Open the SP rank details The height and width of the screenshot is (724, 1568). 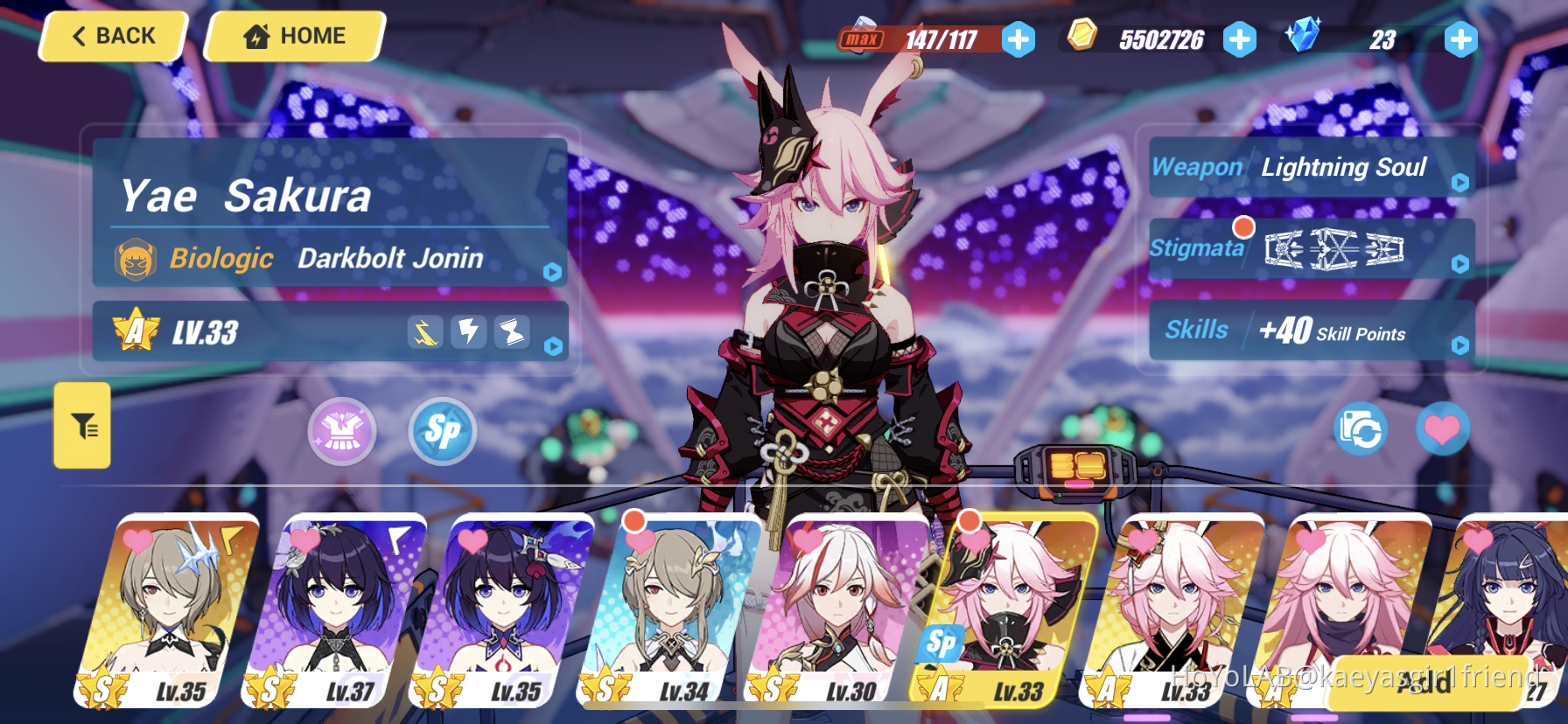(x=442, y=430)
